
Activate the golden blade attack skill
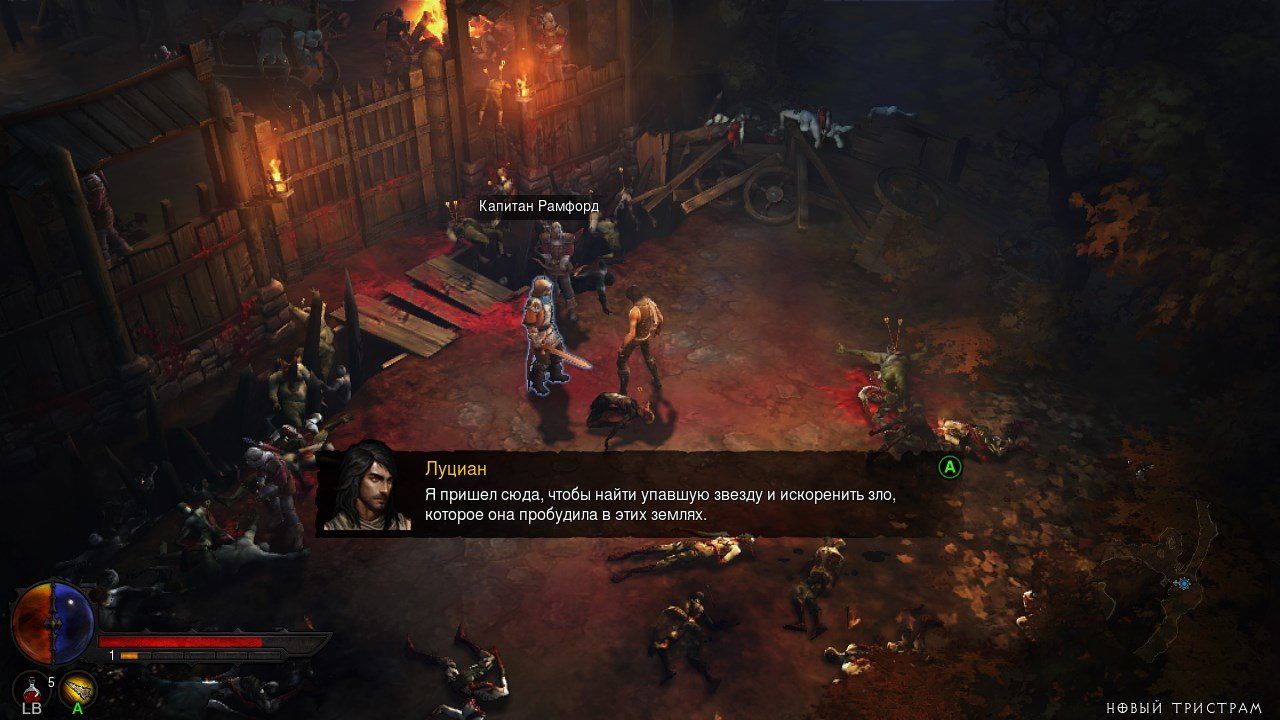[x=78, y=687]
